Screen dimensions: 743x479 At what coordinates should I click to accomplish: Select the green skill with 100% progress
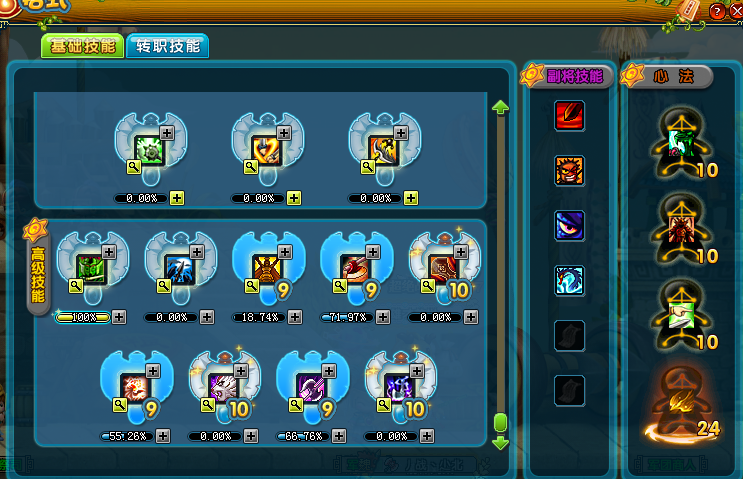(91, 268)
